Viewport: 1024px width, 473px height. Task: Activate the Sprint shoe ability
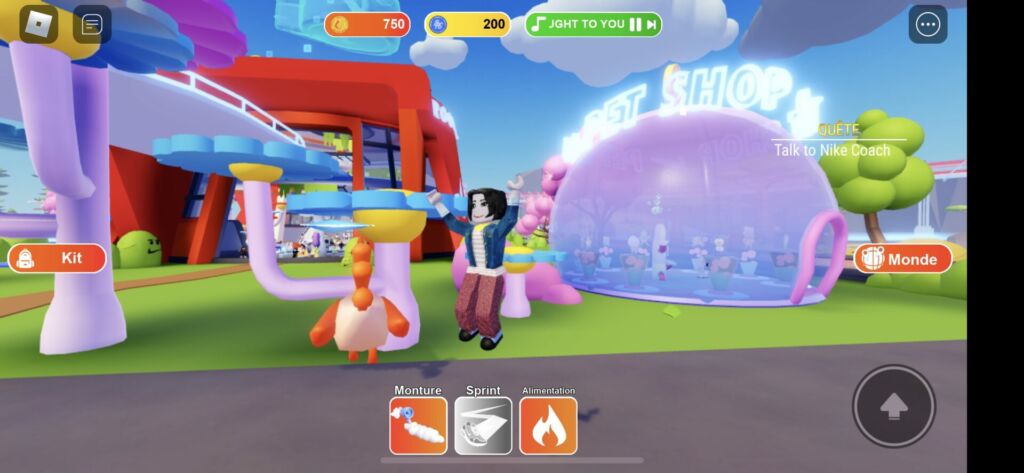(483, 425)
